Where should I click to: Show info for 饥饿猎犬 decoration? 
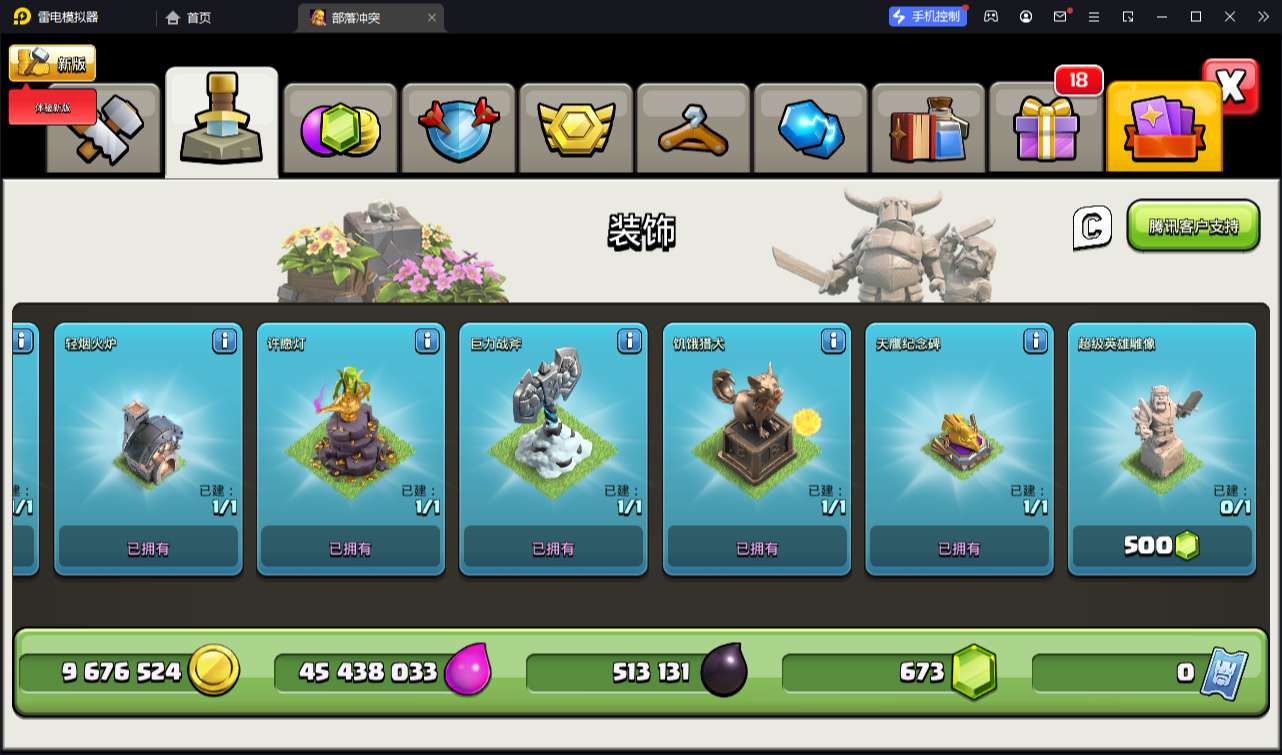pos(833,342)
